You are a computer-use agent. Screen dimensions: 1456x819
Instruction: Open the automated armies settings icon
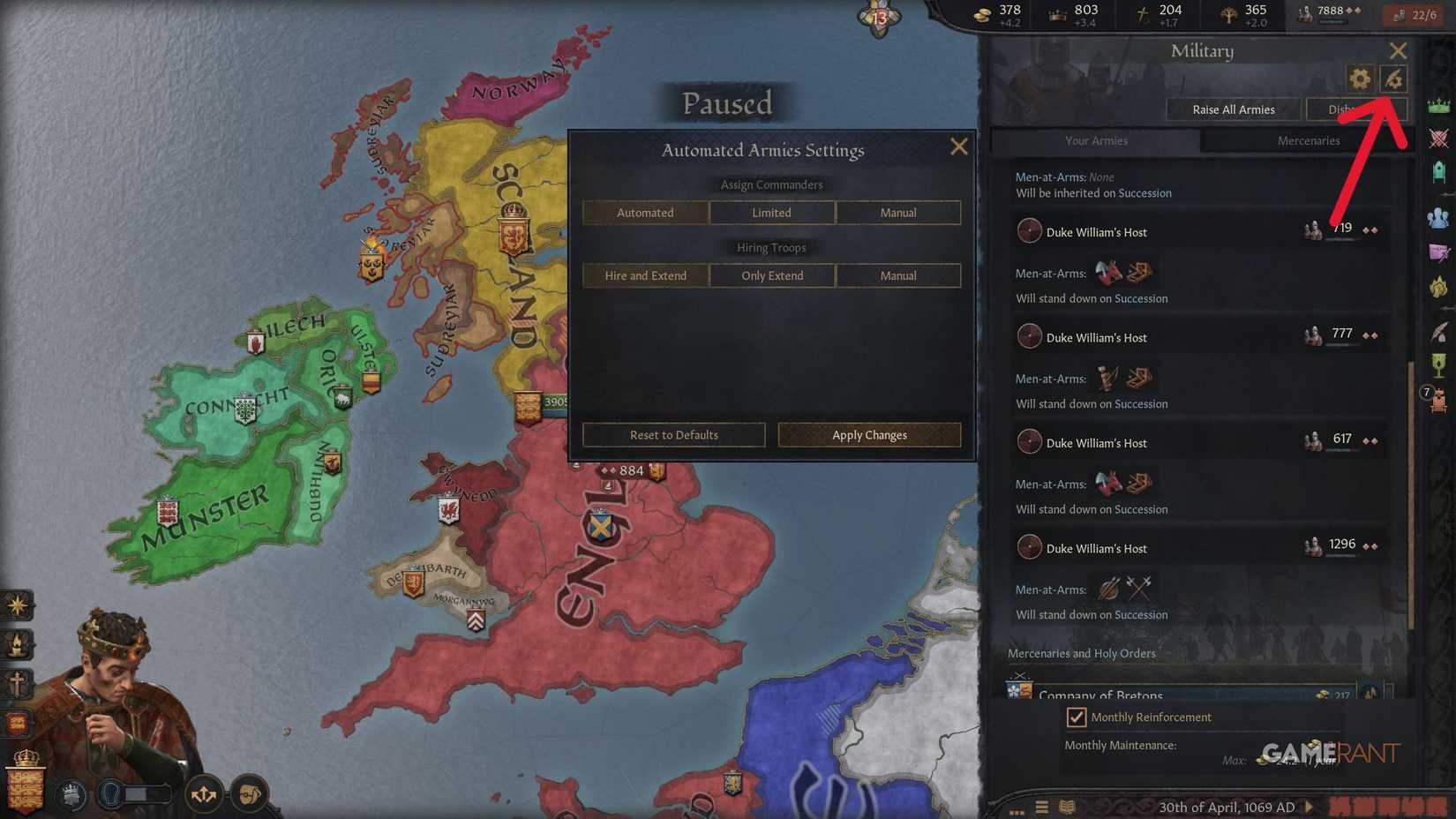point(1392,79)
